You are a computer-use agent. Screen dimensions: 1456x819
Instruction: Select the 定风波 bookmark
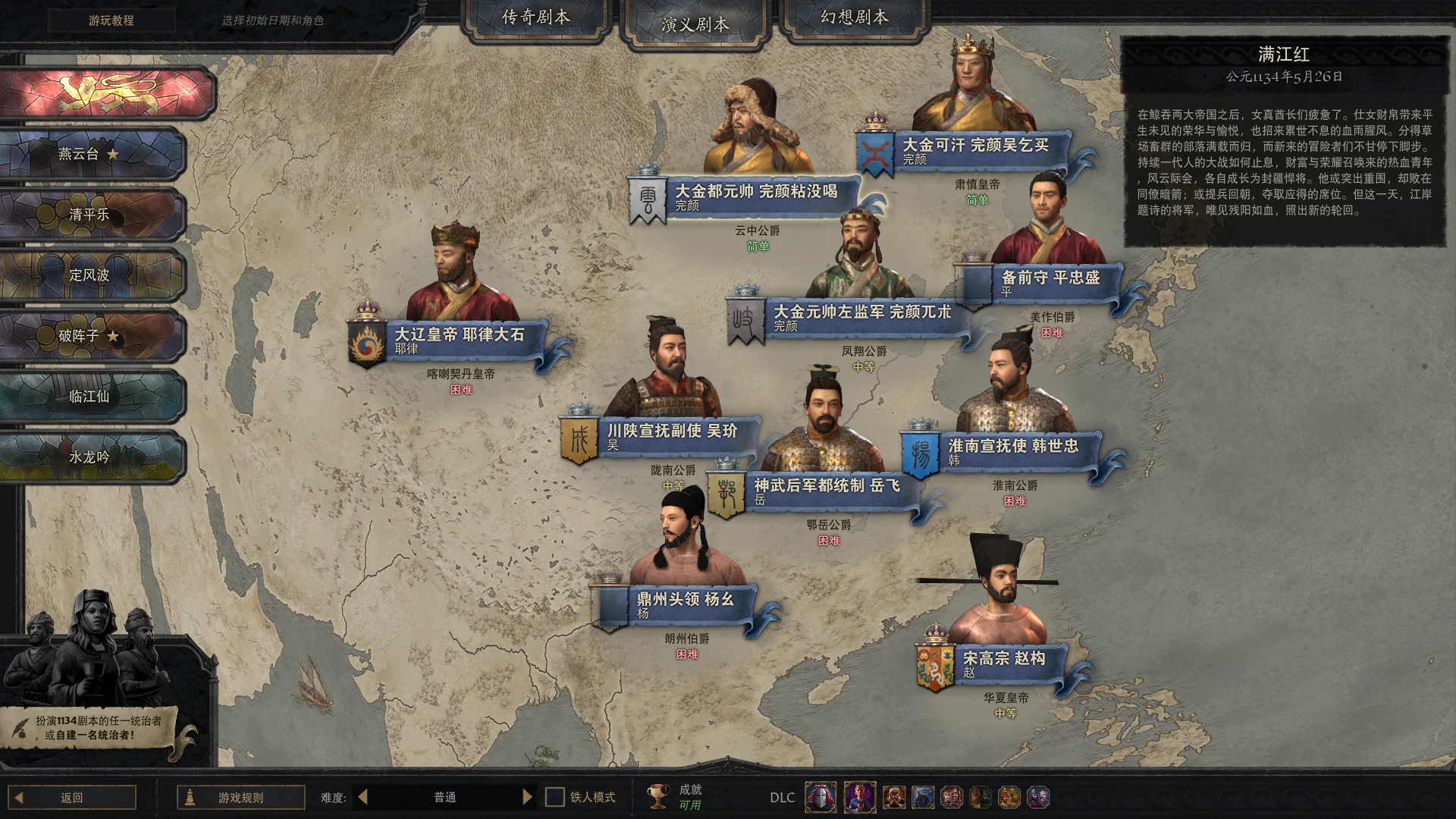tap(91, 275)
